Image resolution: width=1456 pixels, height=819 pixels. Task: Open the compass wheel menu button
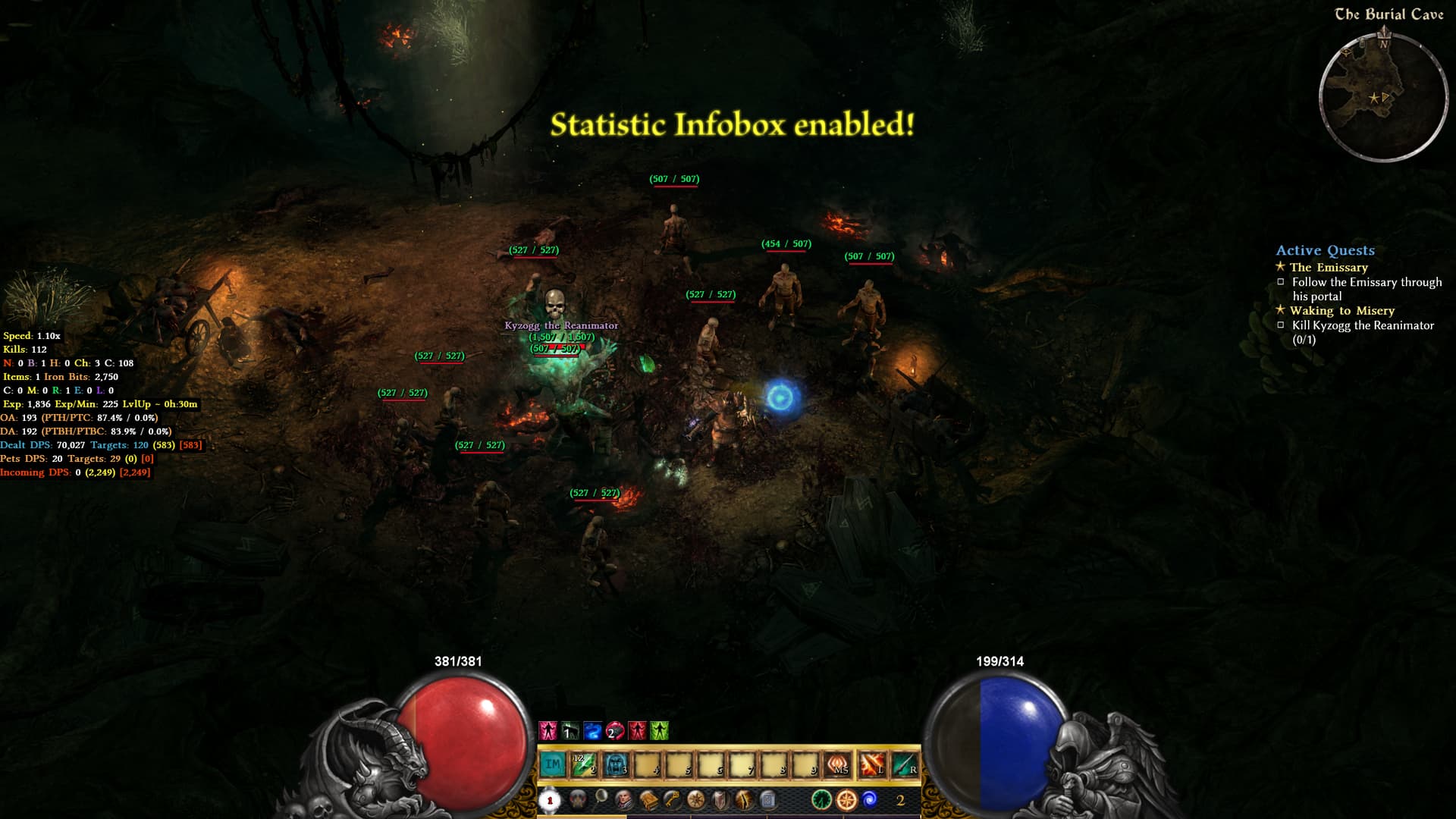click(x=695, y=799)
